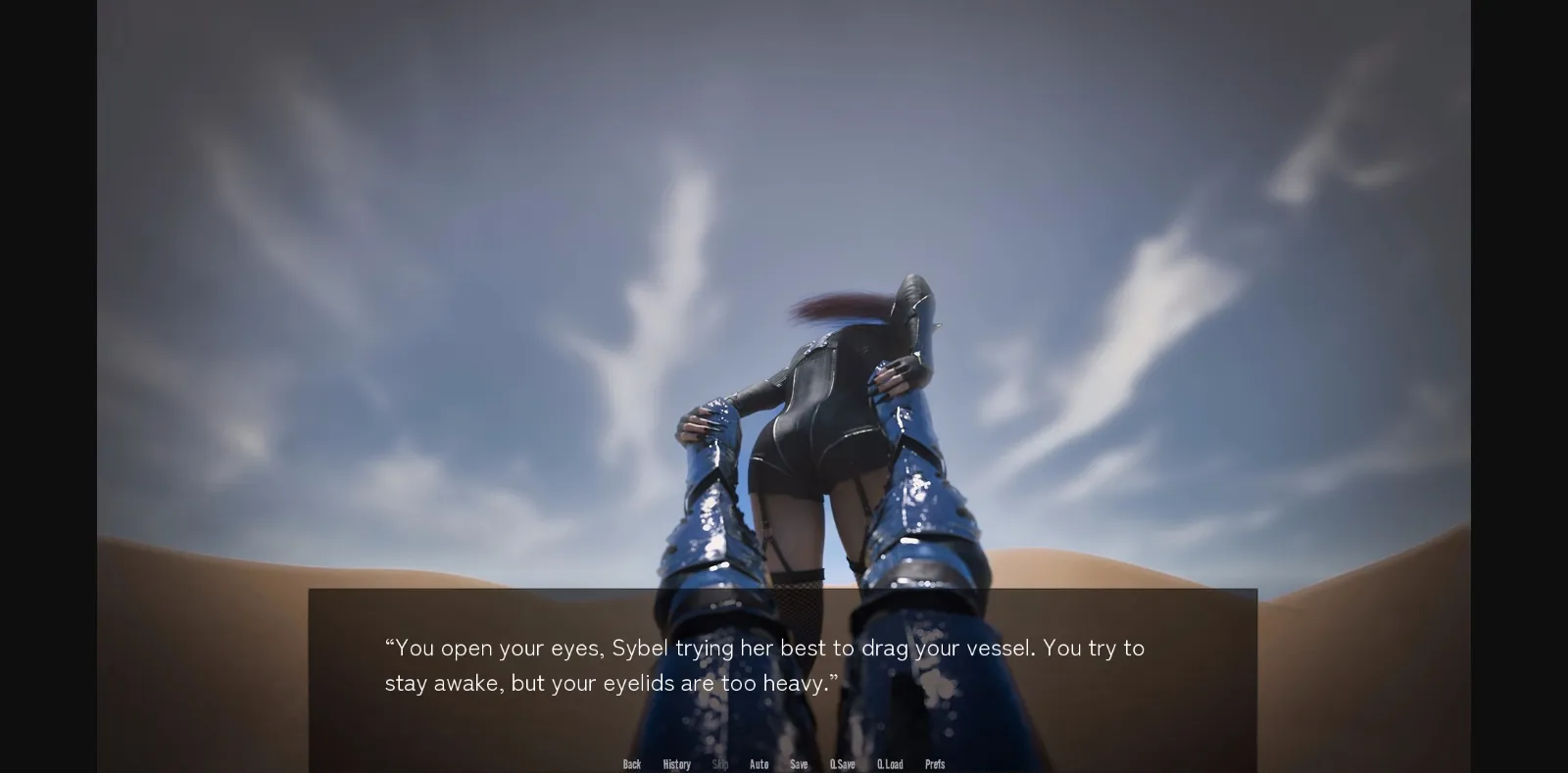Image resolution: width=1568 pixels, height=773 pixels.
Task: Load the last quick save via Q.Load
Action: pos(891,763)
